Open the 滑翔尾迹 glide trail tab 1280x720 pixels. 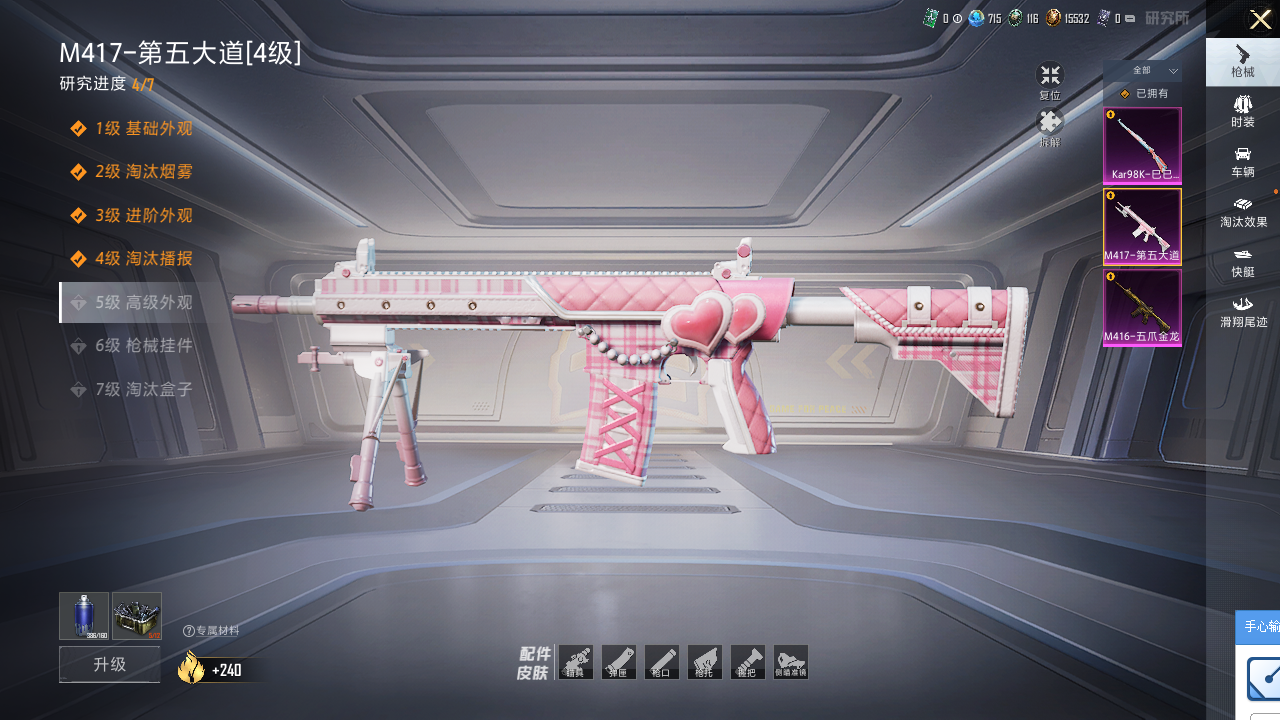1243,310
